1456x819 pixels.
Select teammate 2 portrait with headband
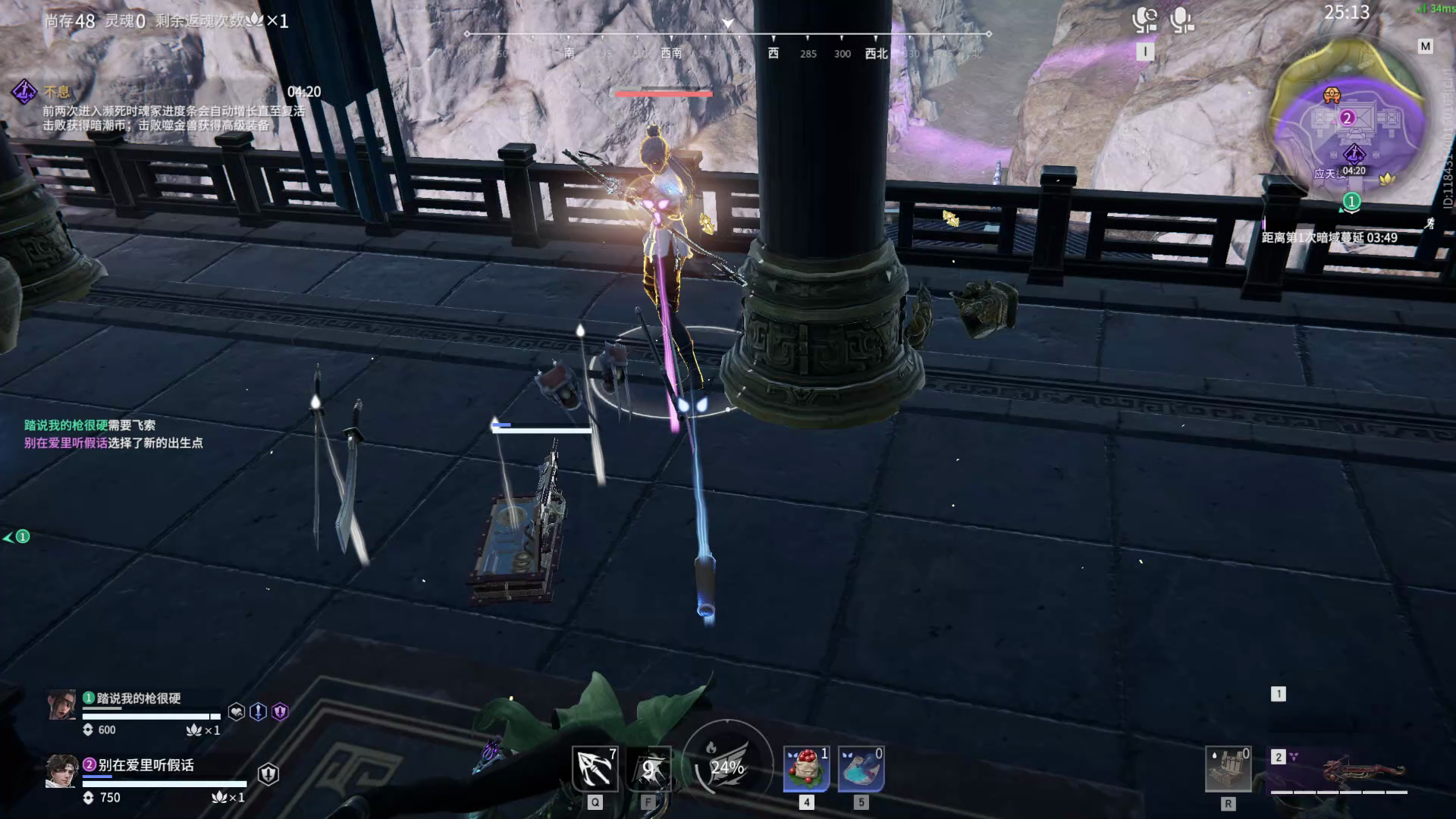point(61,772)
